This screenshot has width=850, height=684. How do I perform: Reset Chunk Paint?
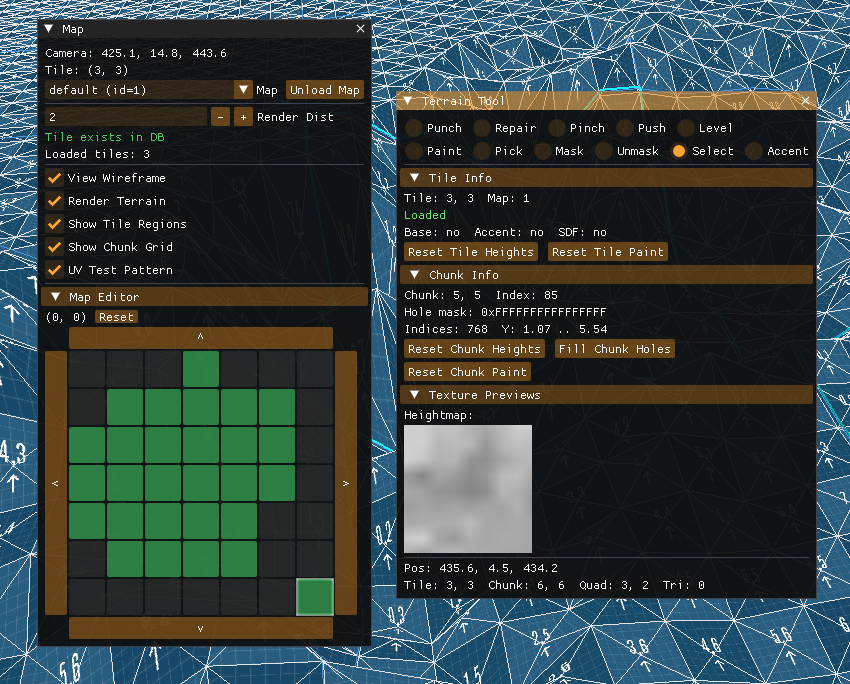467,372
